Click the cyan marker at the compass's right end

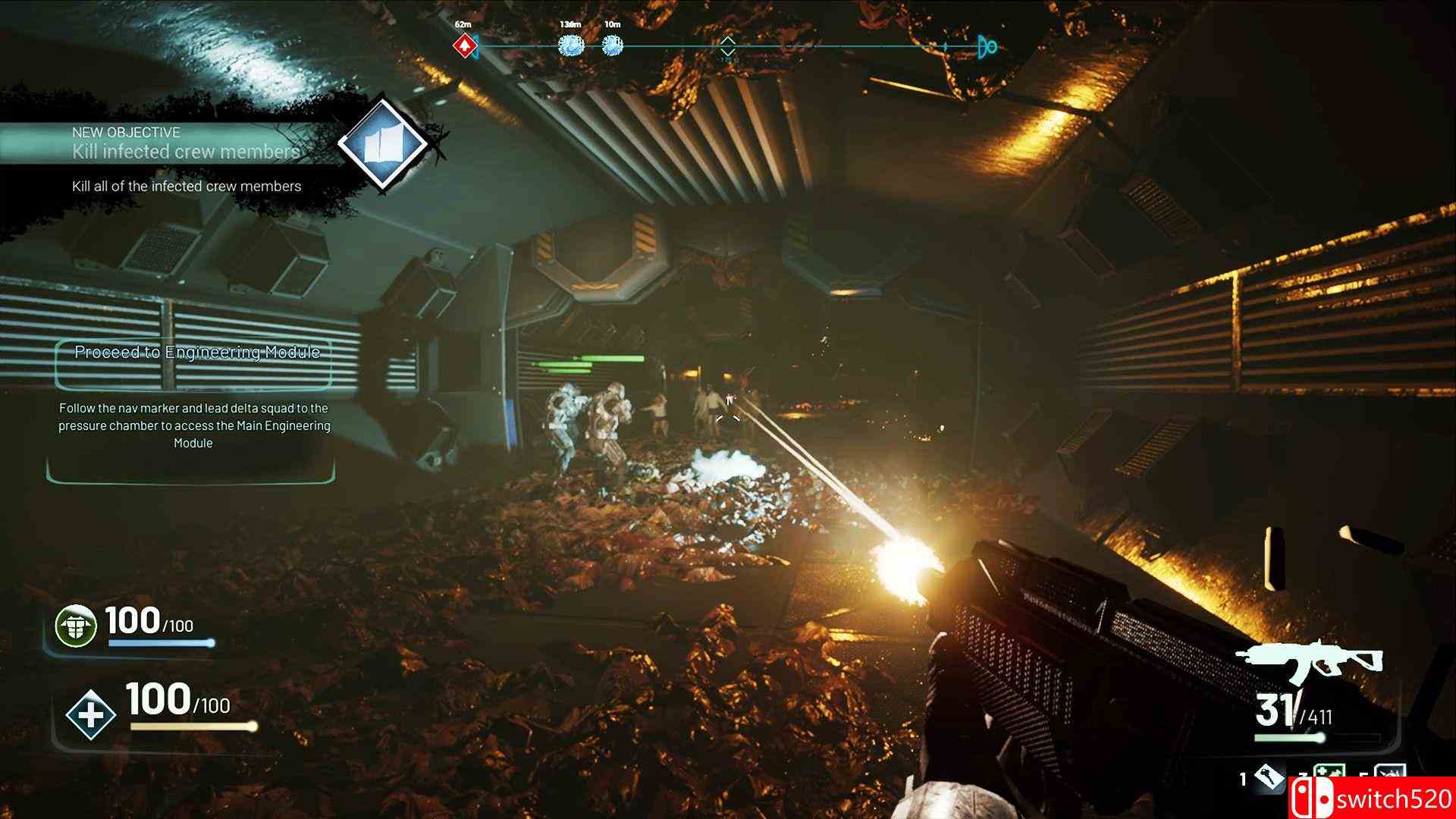987,47
